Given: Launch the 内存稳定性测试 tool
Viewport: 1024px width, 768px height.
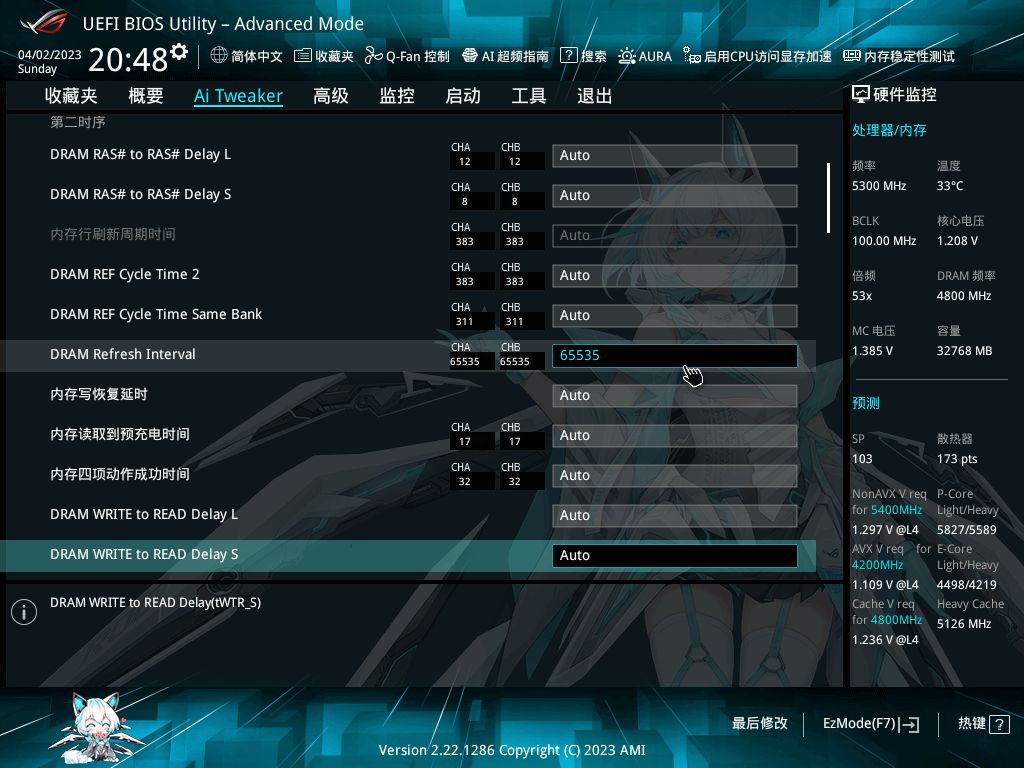Looking at the screenshot, I should pyautogui.click(x=899, y=57).
